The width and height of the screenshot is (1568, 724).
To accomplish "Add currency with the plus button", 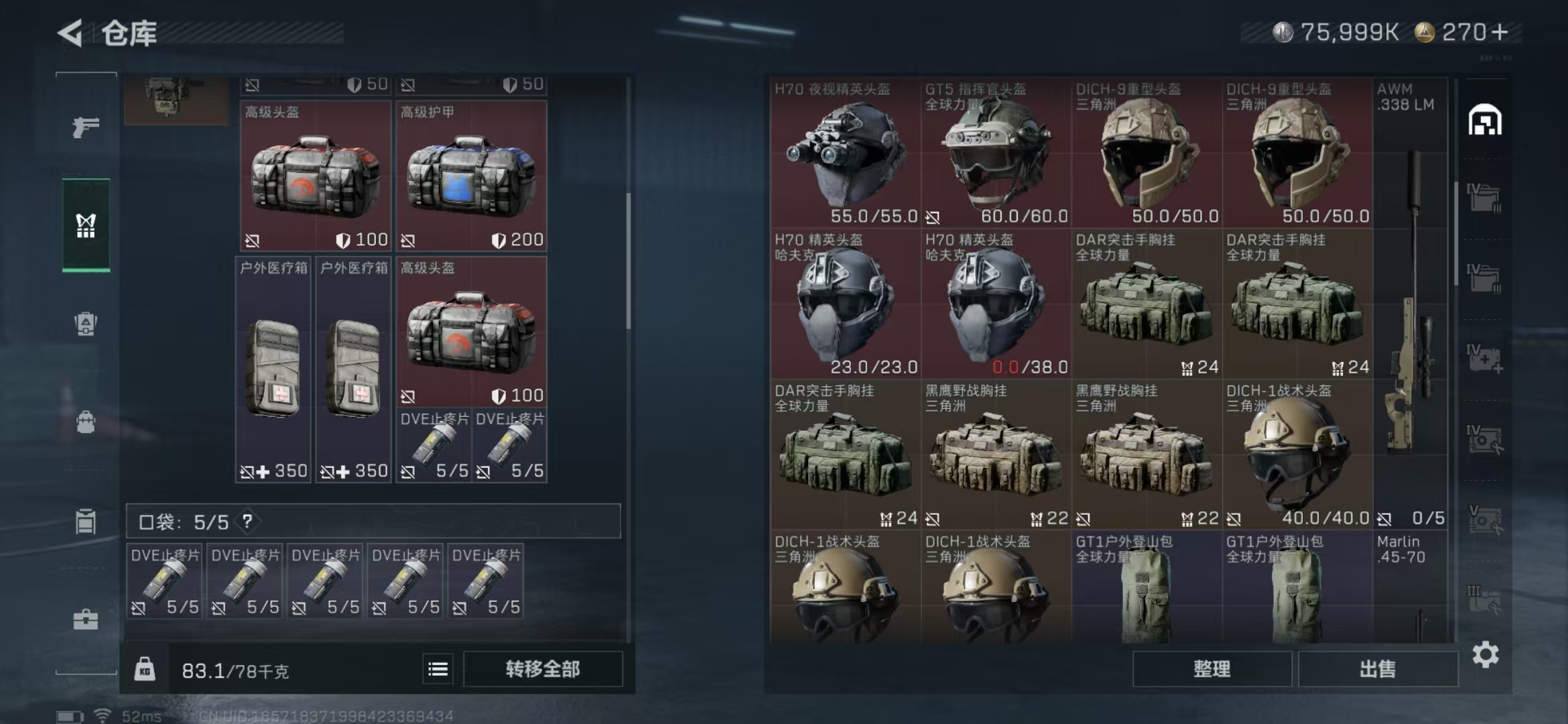I will [x=1500, y=32].
